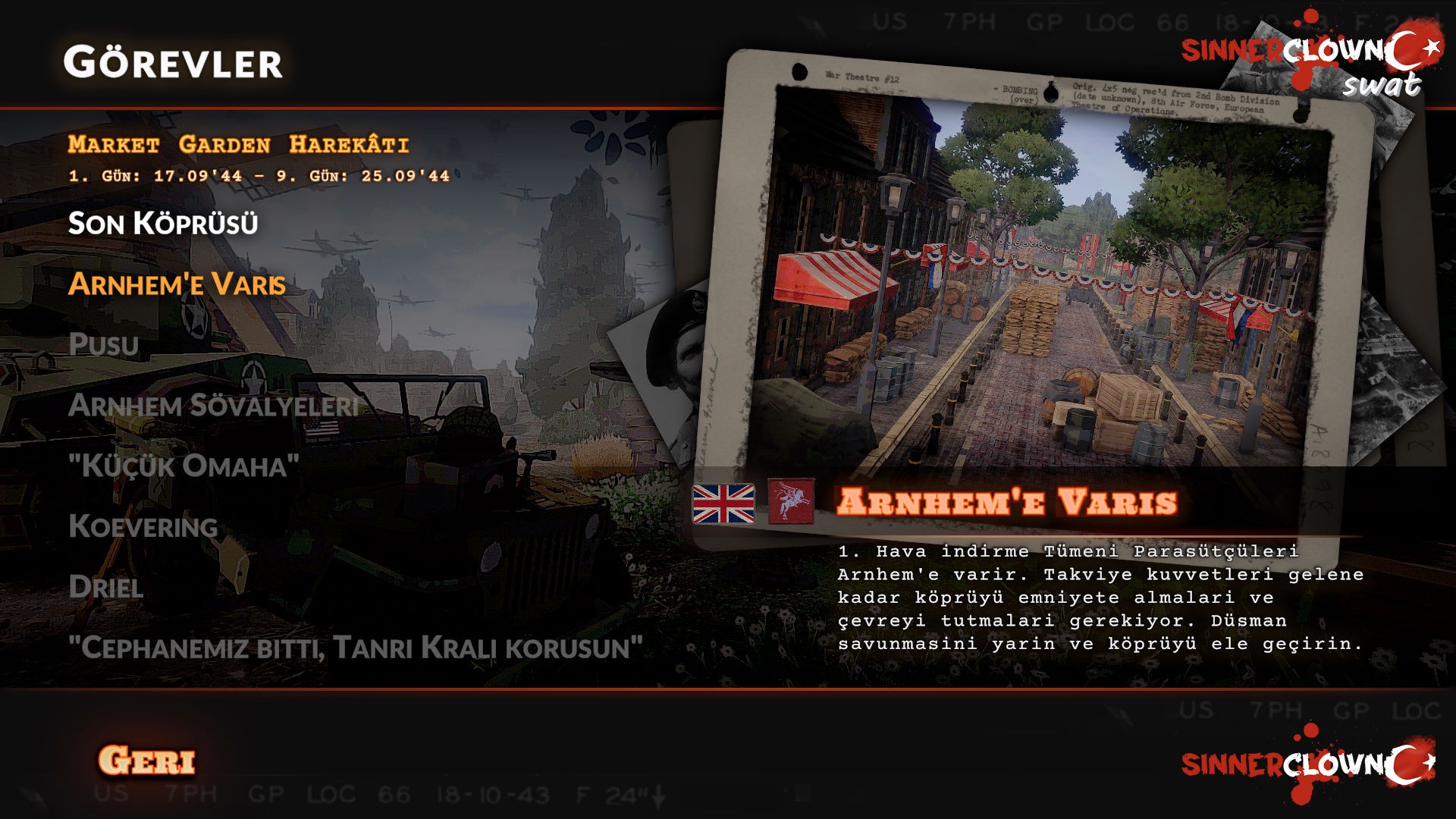Go back with the Geri button
The height and width of the screenshot is (819, 1456).
[147, 761]
